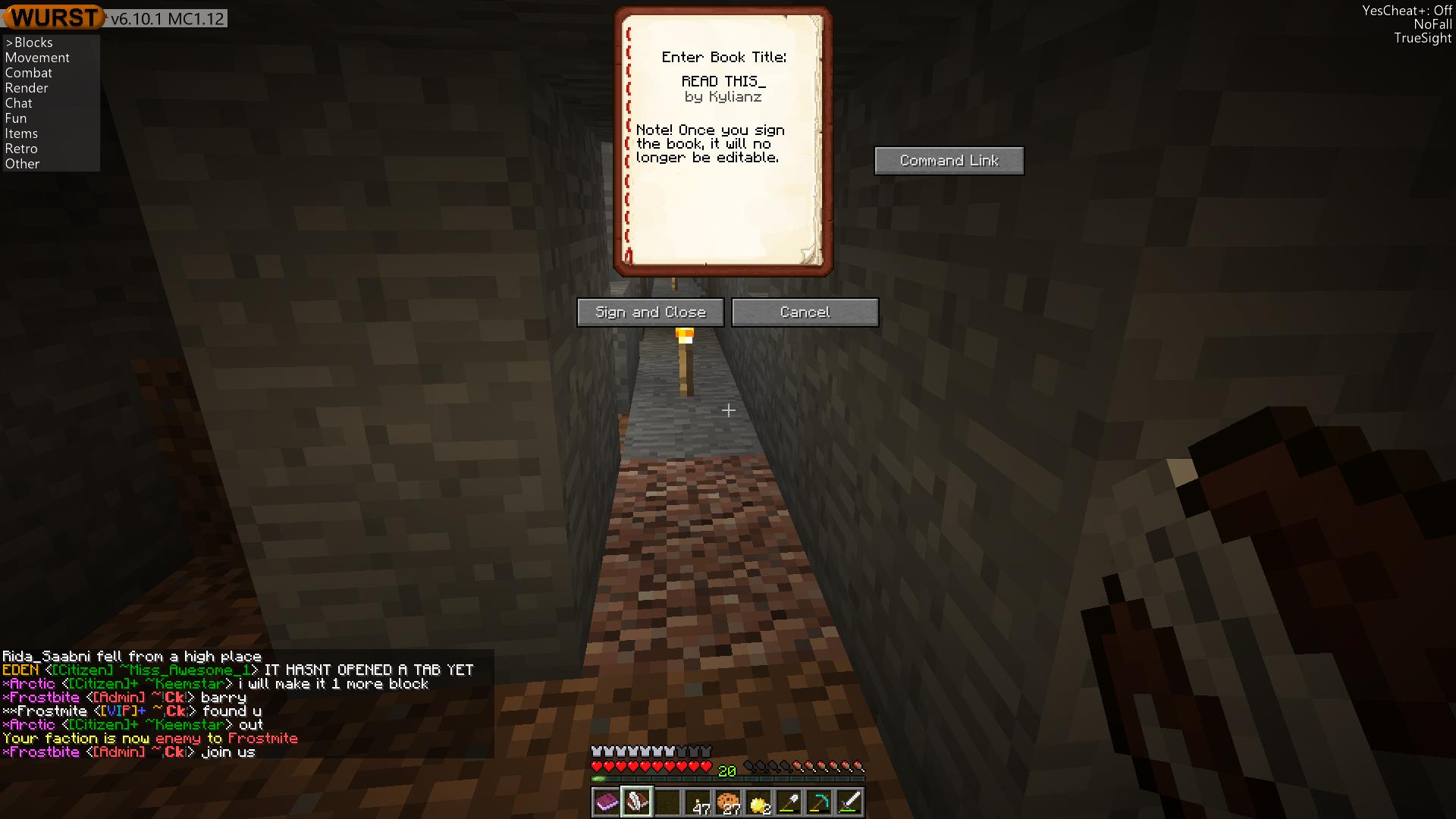Select the enchanted book hotbar slot
Image resolution: width=1456 pixels, height=819 pixels.
pyautogui.click(x=607, y=802)
